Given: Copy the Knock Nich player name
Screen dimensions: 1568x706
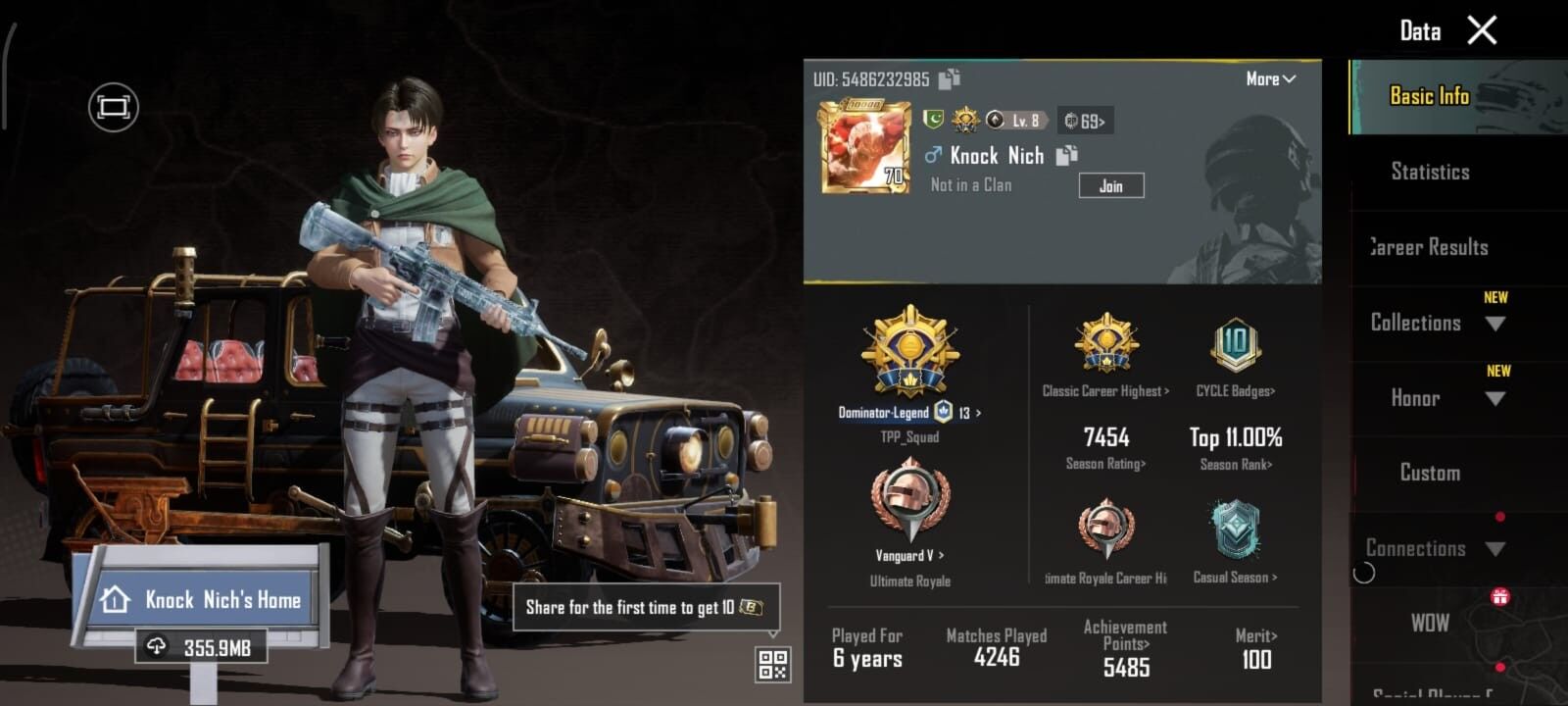Looking at the screenshot, I should 1067,155.
